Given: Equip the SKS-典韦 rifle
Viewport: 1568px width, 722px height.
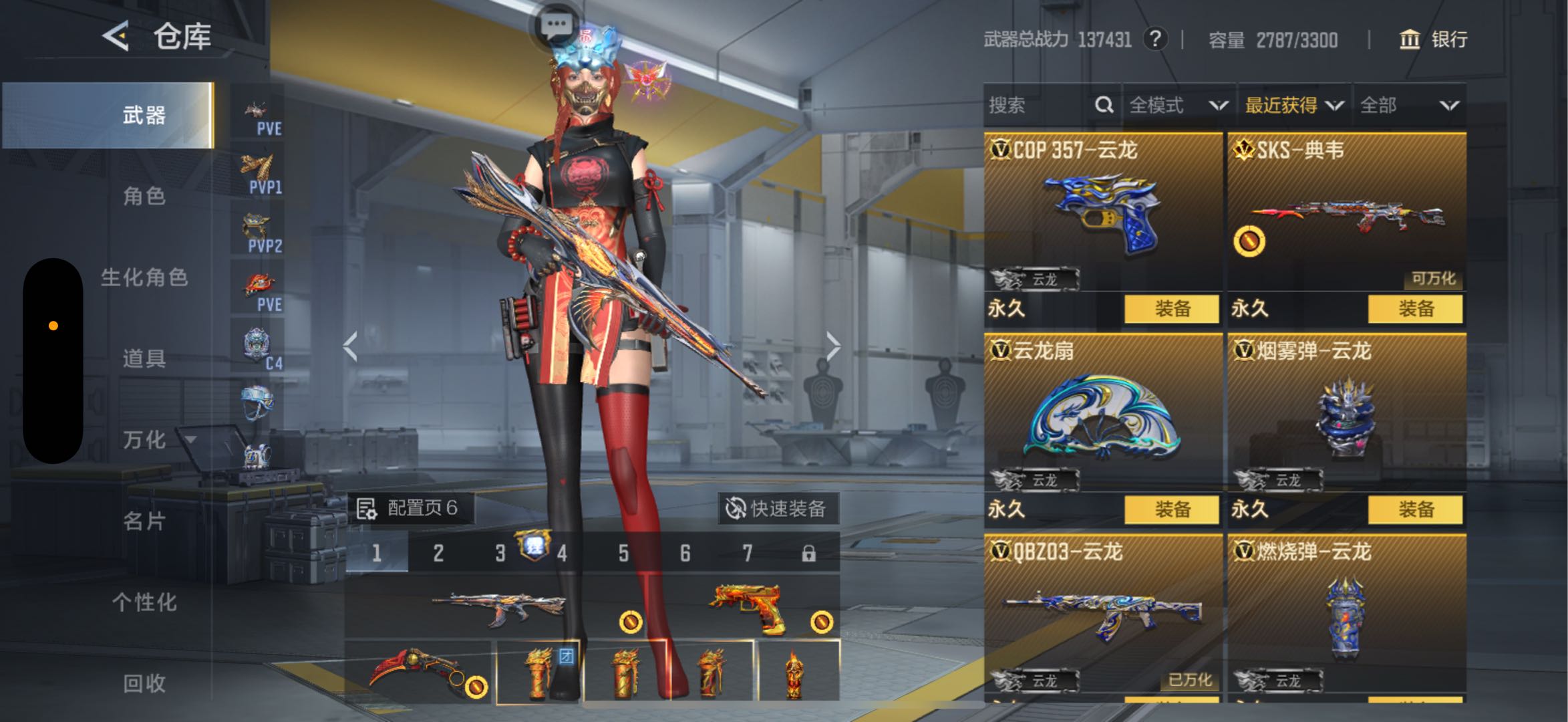Looking at the screenshot, I should pos(1415,309).
